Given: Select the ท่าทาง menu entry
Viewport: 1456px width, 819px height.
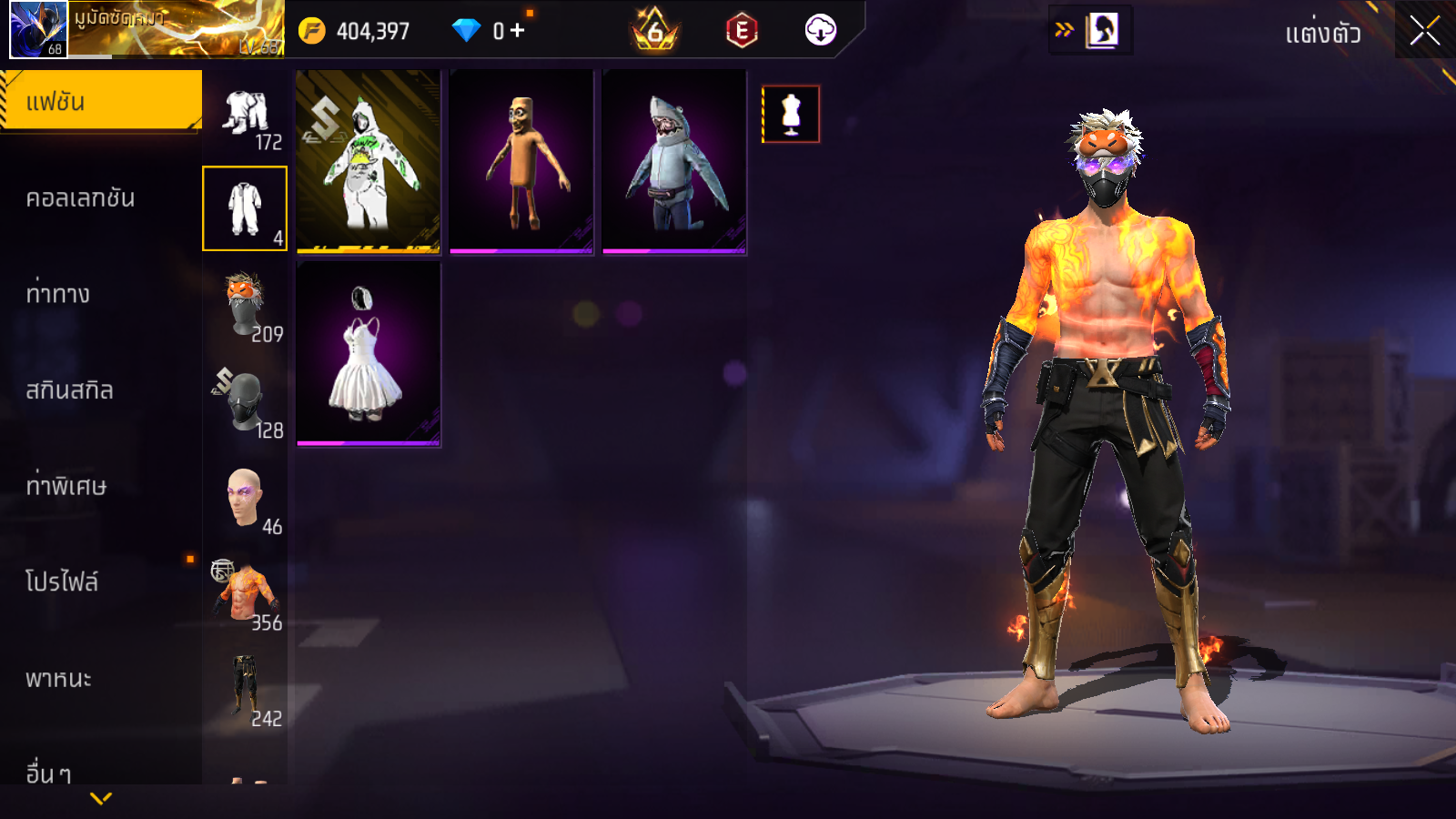Looking at the screenshot, I should point(58,294).
